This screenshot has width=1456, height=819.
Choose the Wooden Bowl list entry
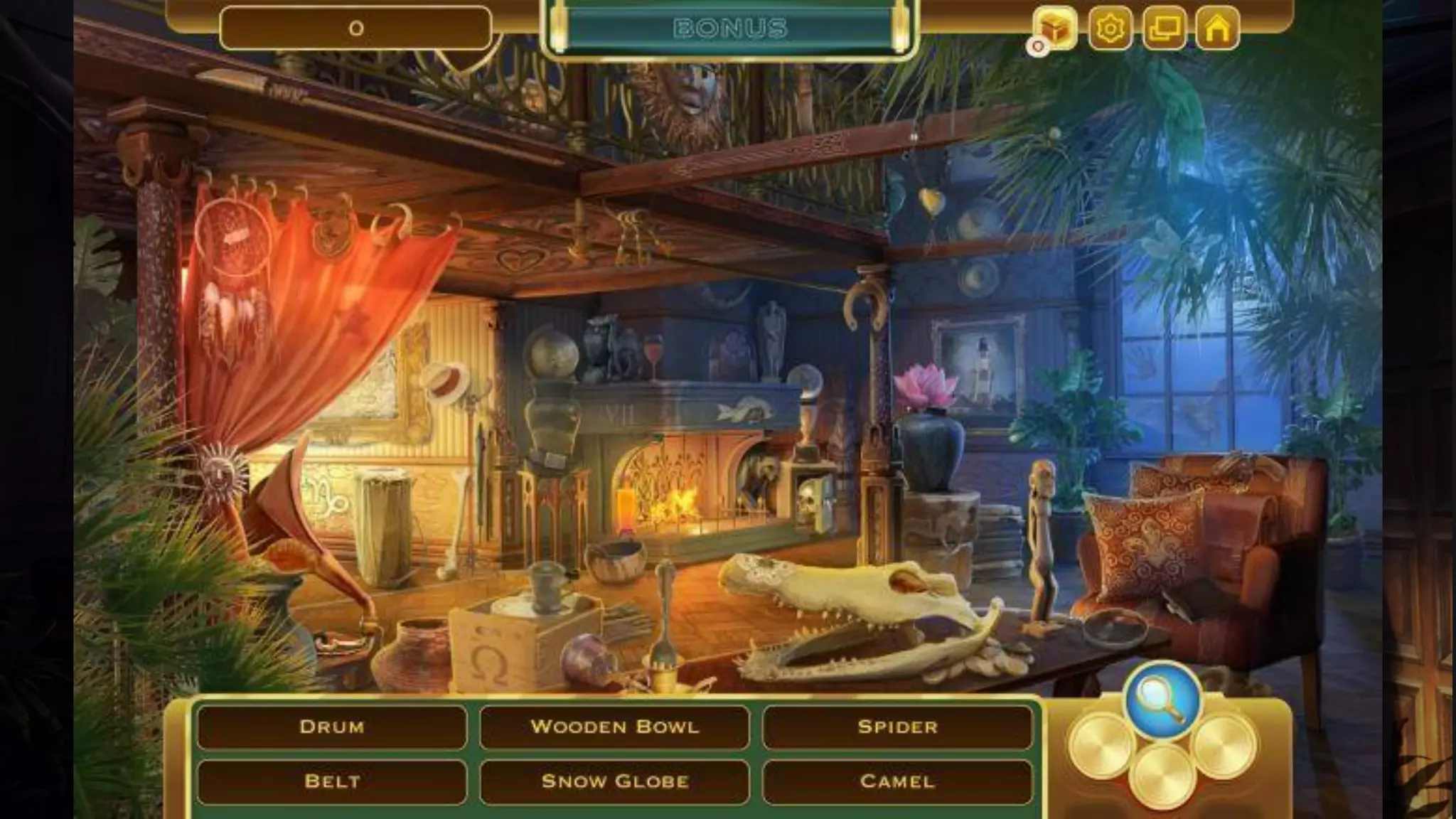[614, 727]
